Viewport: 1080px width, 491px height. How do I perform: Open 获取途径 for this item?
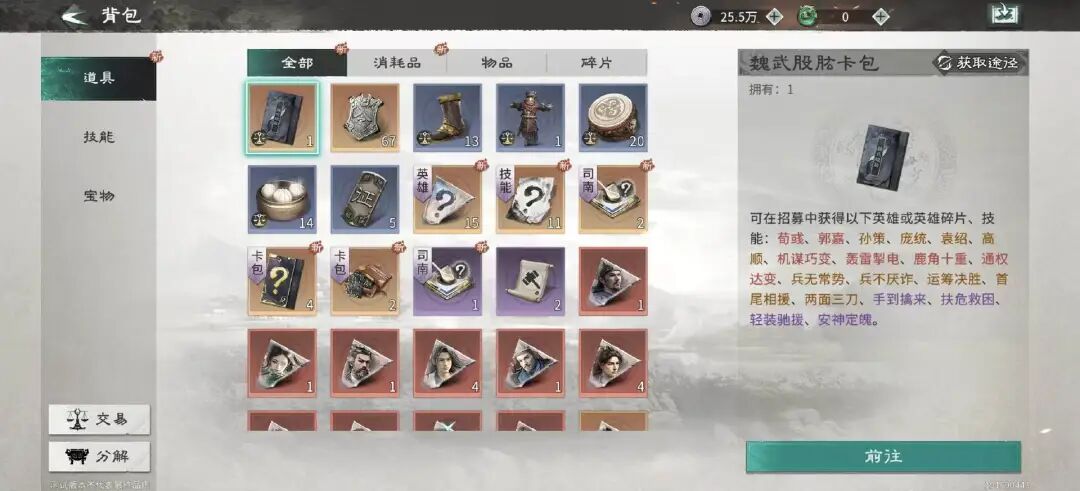pyautogui.click(x=979, y=63)
